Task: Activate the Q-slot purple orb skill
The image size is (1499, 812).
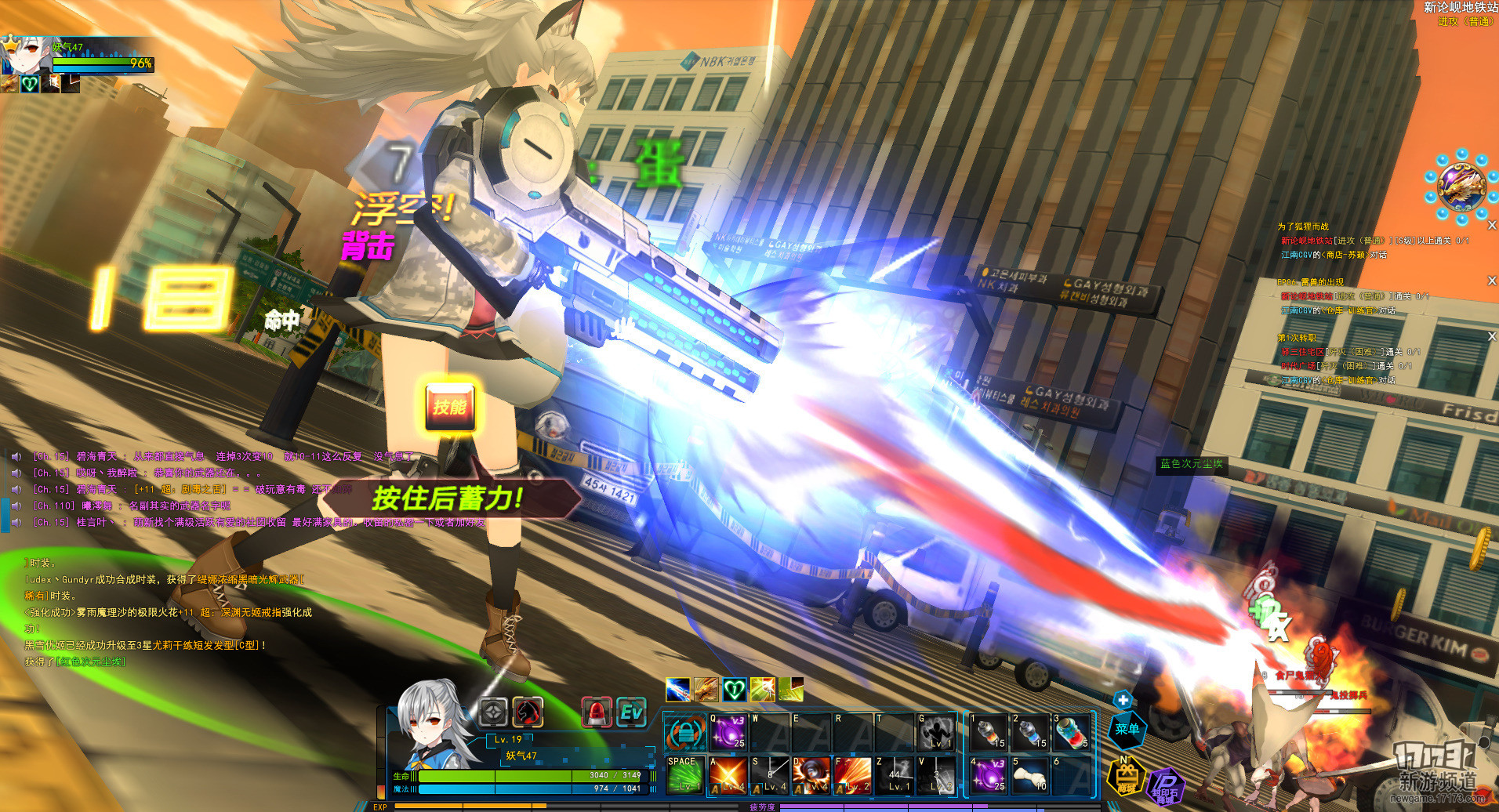Action: click(x=728, y=732)
